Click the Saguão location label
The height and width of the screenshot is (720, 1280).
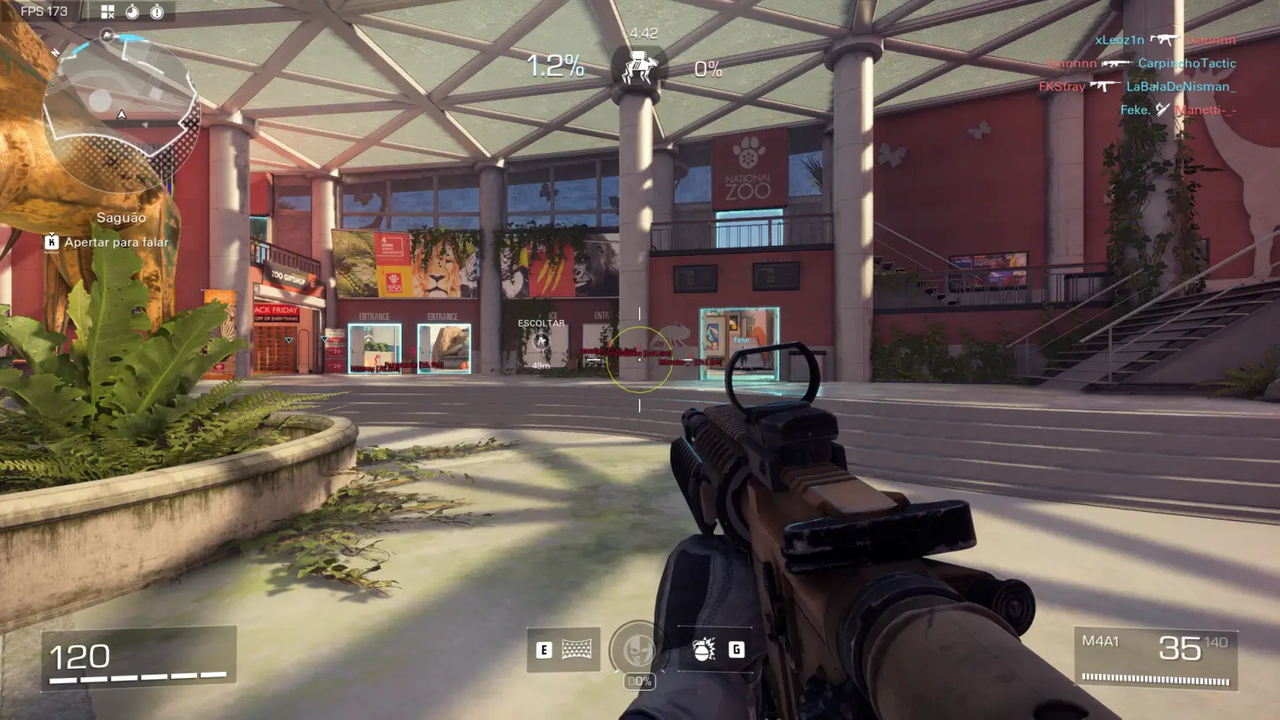[x=120, y=217]
